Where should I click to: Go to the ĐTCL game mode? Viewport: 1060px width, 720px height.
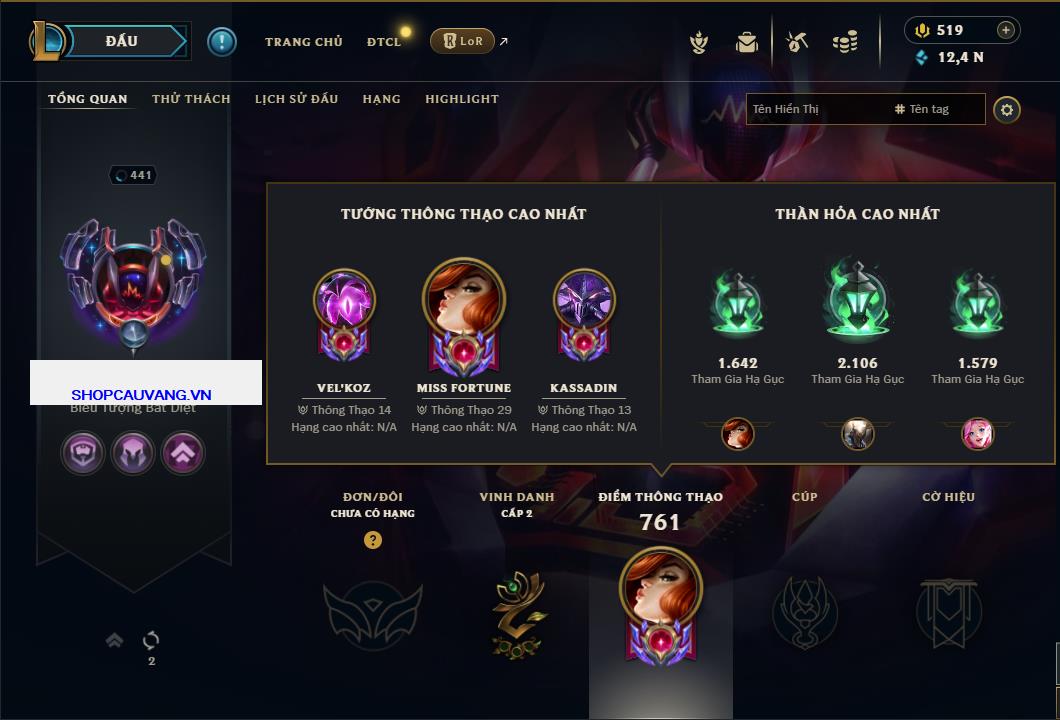(x=384, y=42)
